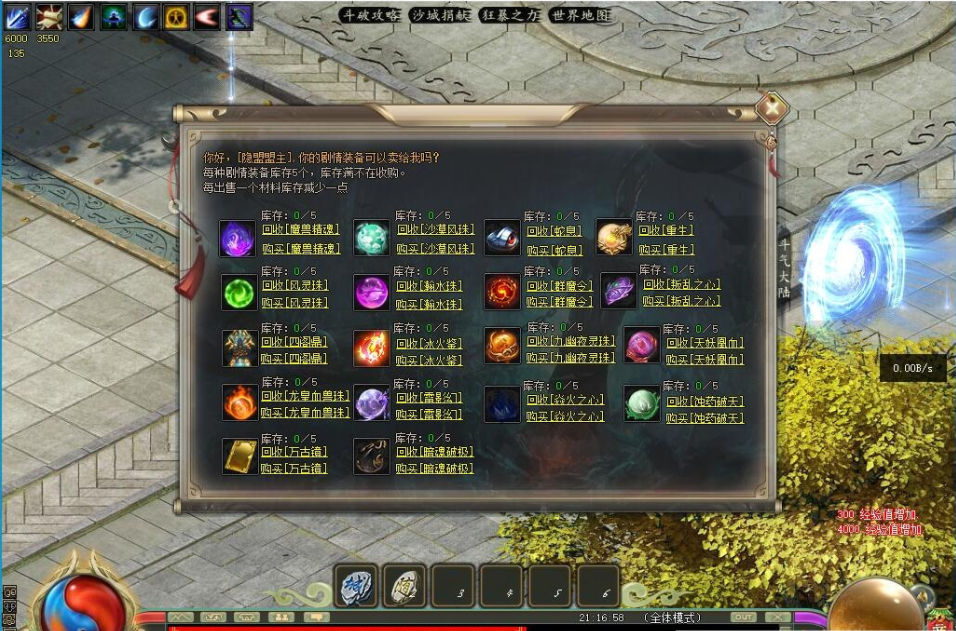Open the 斗破攻略 guide button
The height and width of the screenshot is (631, 956).
370,15
